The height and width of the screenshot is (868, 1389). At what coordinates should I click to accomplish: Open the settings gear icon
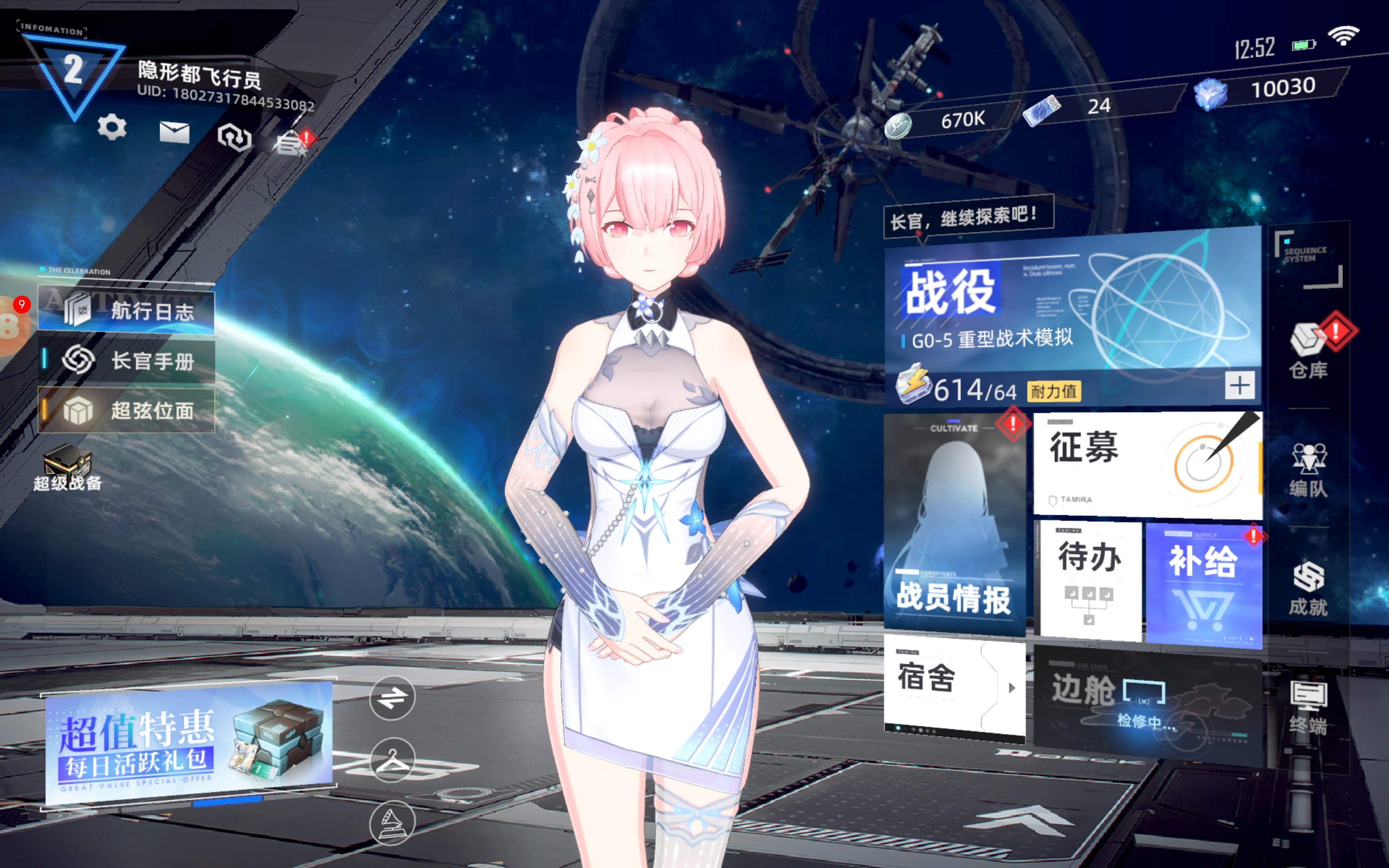[x=112, y=127]
